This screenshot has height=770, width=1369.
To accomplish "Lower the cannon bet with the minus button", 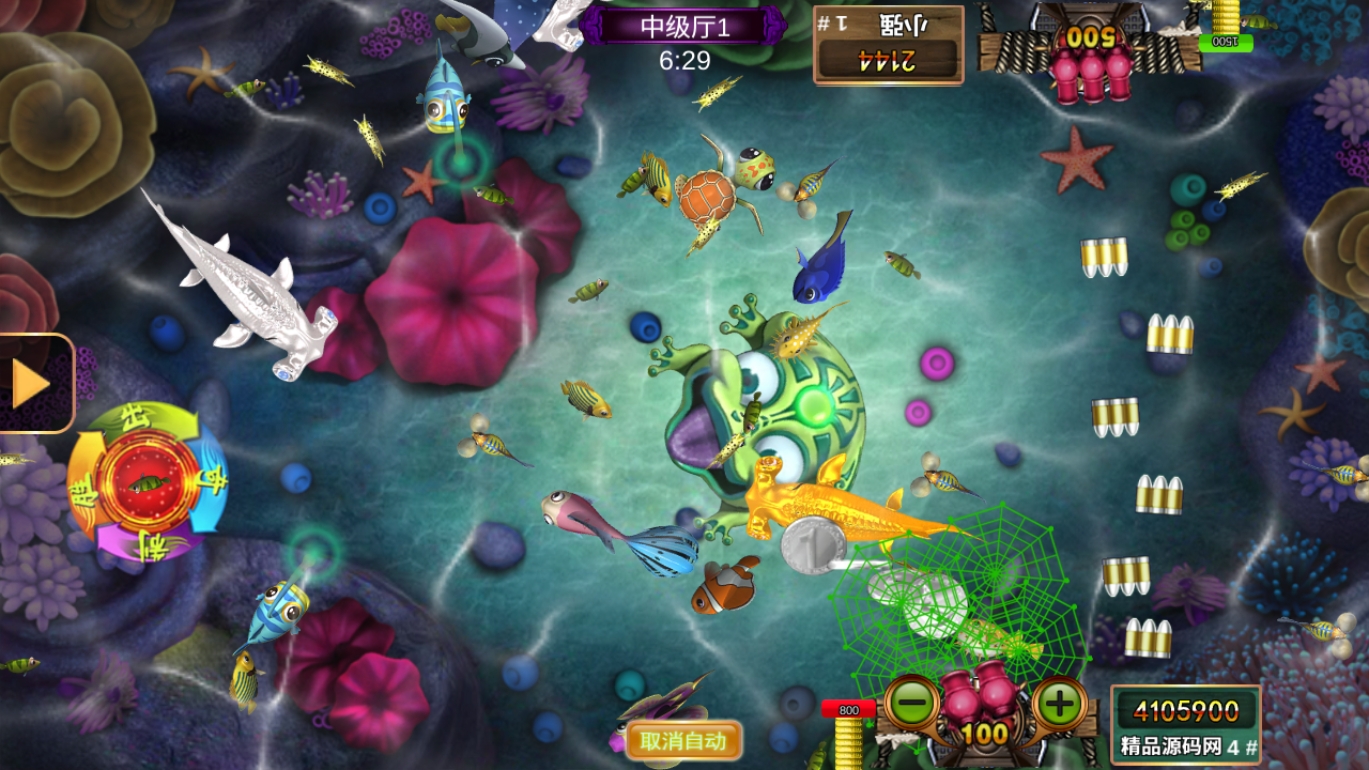I will pos(911,703).
